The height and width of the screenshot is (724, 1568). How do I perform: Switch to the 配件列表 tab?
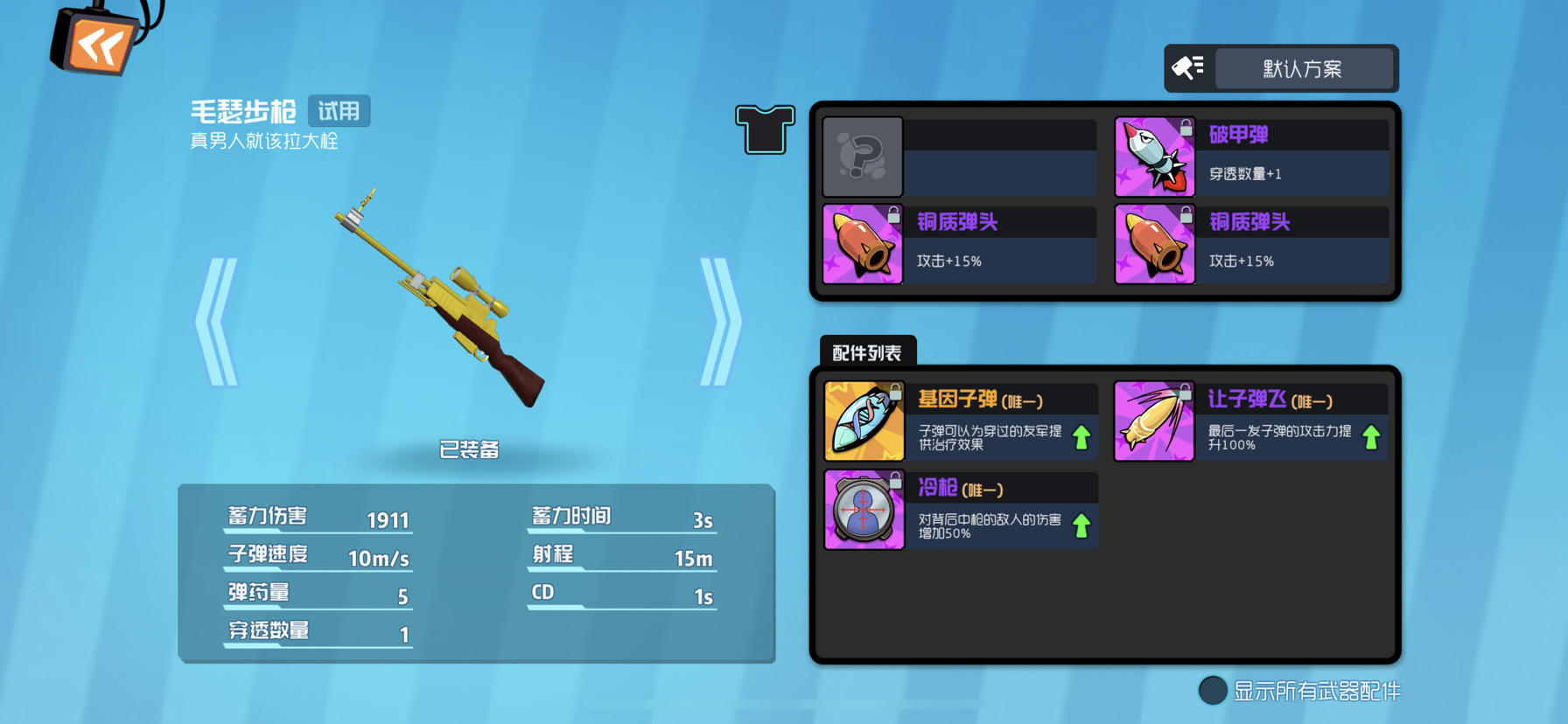click(x=867, y=351)
